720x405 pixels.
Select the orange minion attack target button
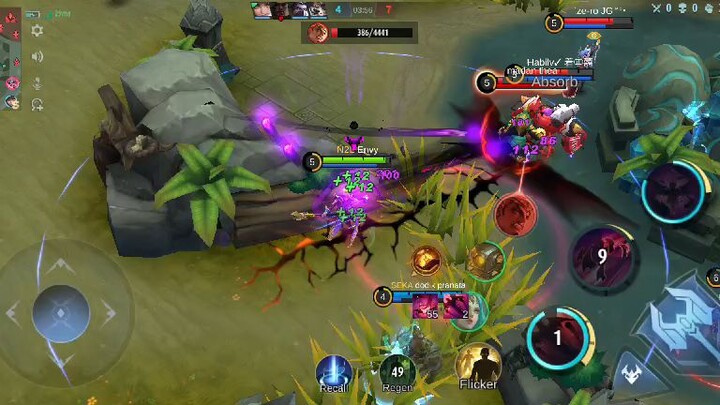click(427, 261)
